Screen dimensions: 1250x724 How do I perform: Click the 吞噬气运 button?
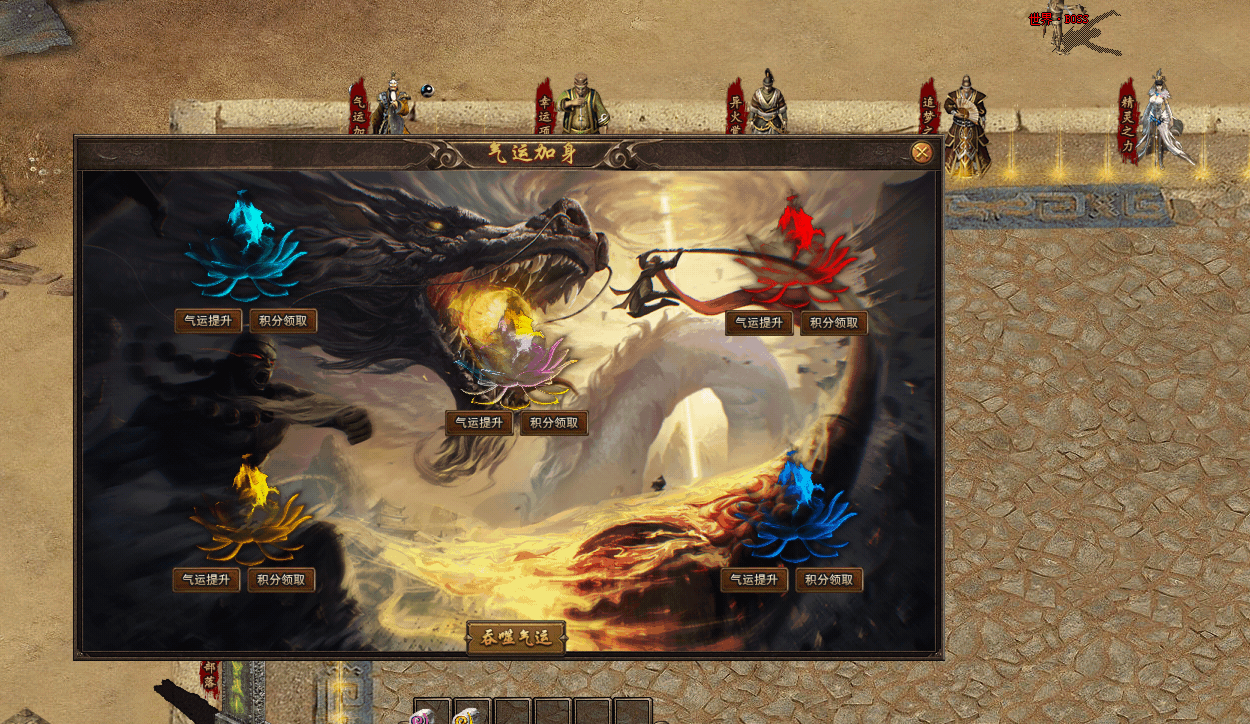pyautogui.click(x=516, y=638)
